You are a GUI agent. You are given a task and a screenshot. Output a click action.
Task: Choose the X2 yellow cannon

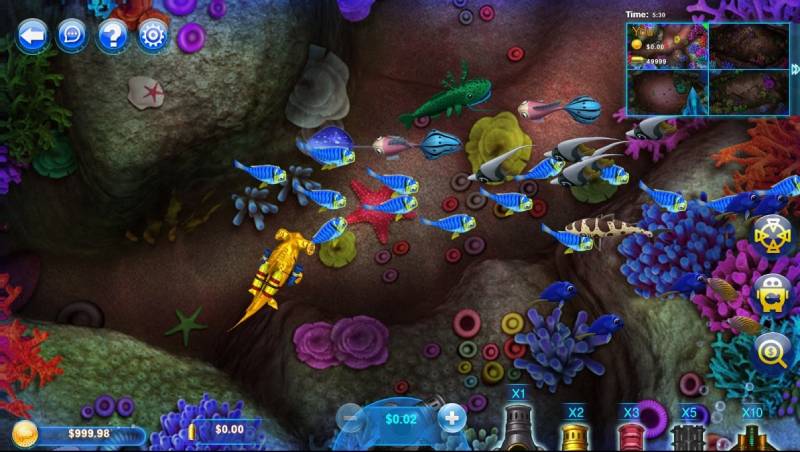coord(574,434)
